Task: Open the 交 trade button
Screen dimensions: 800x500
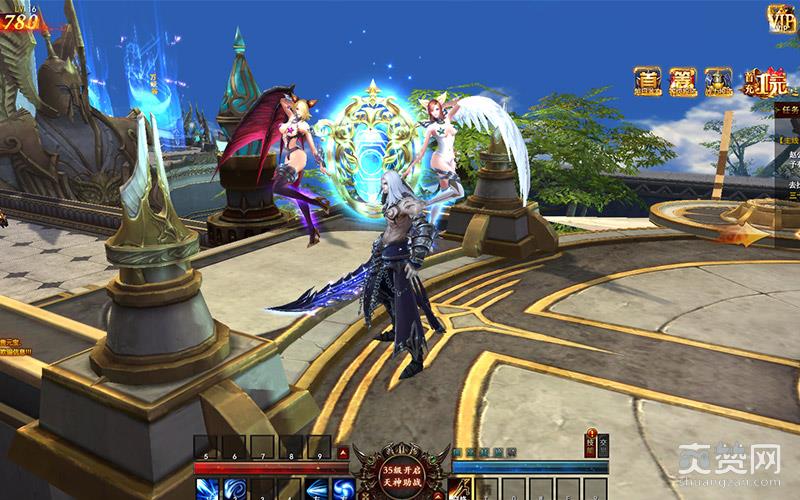Action: [603, 445]
